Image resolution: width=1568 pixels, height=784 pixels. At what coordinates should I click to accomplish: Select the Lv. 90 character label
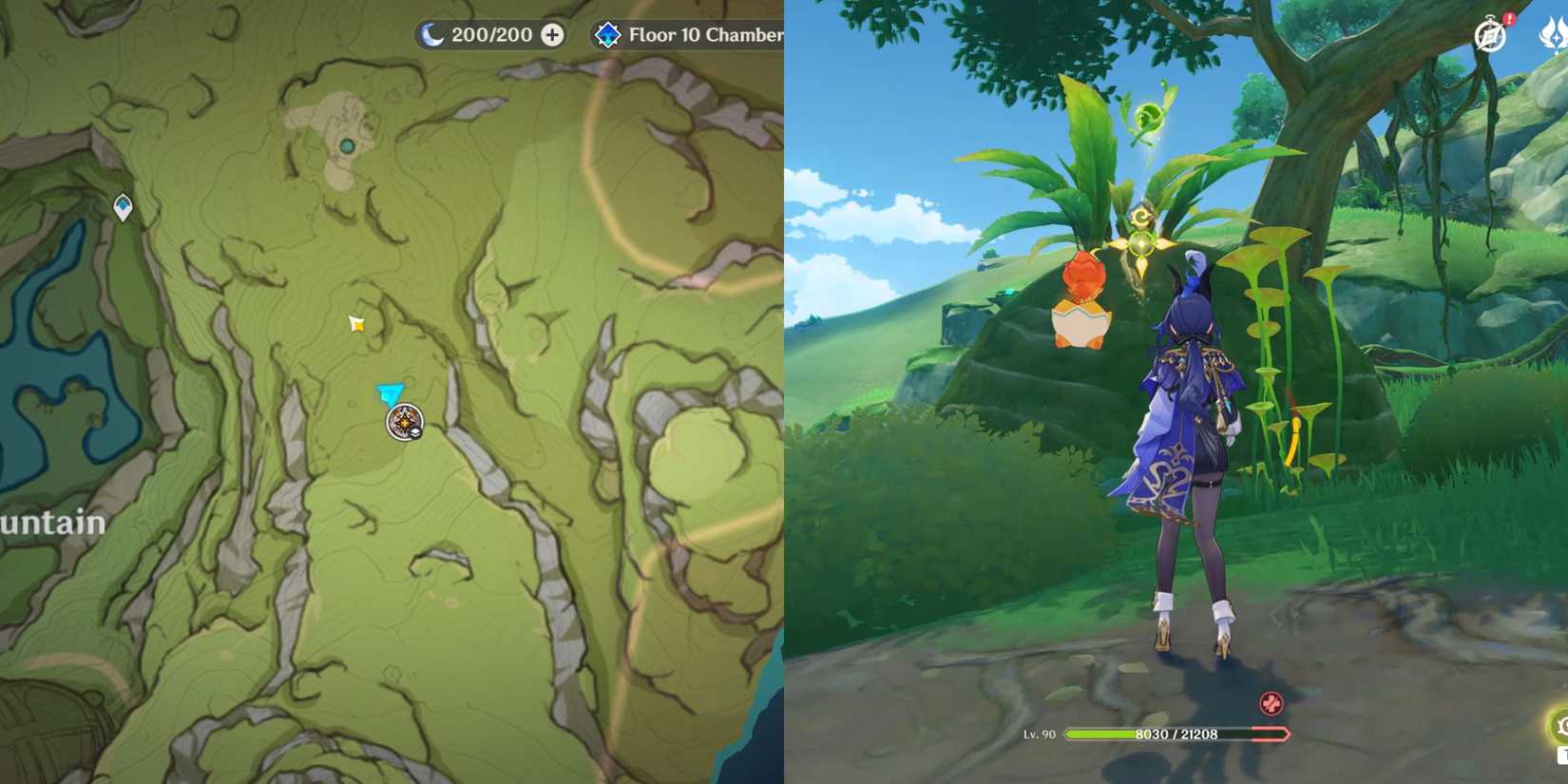click(1041, 735)
